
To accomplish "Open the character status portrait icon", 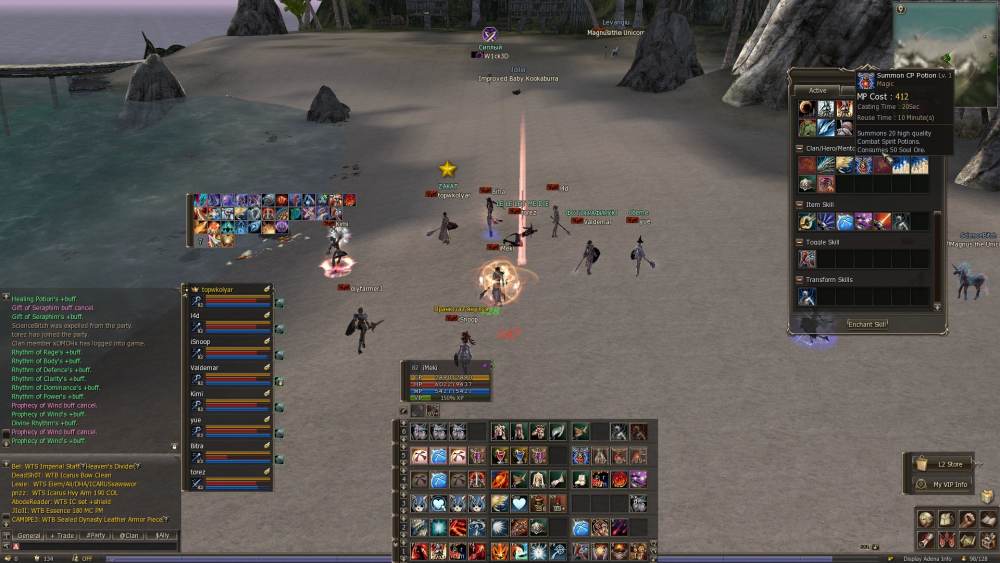I will pyautogui.click(x=925, y=519).
